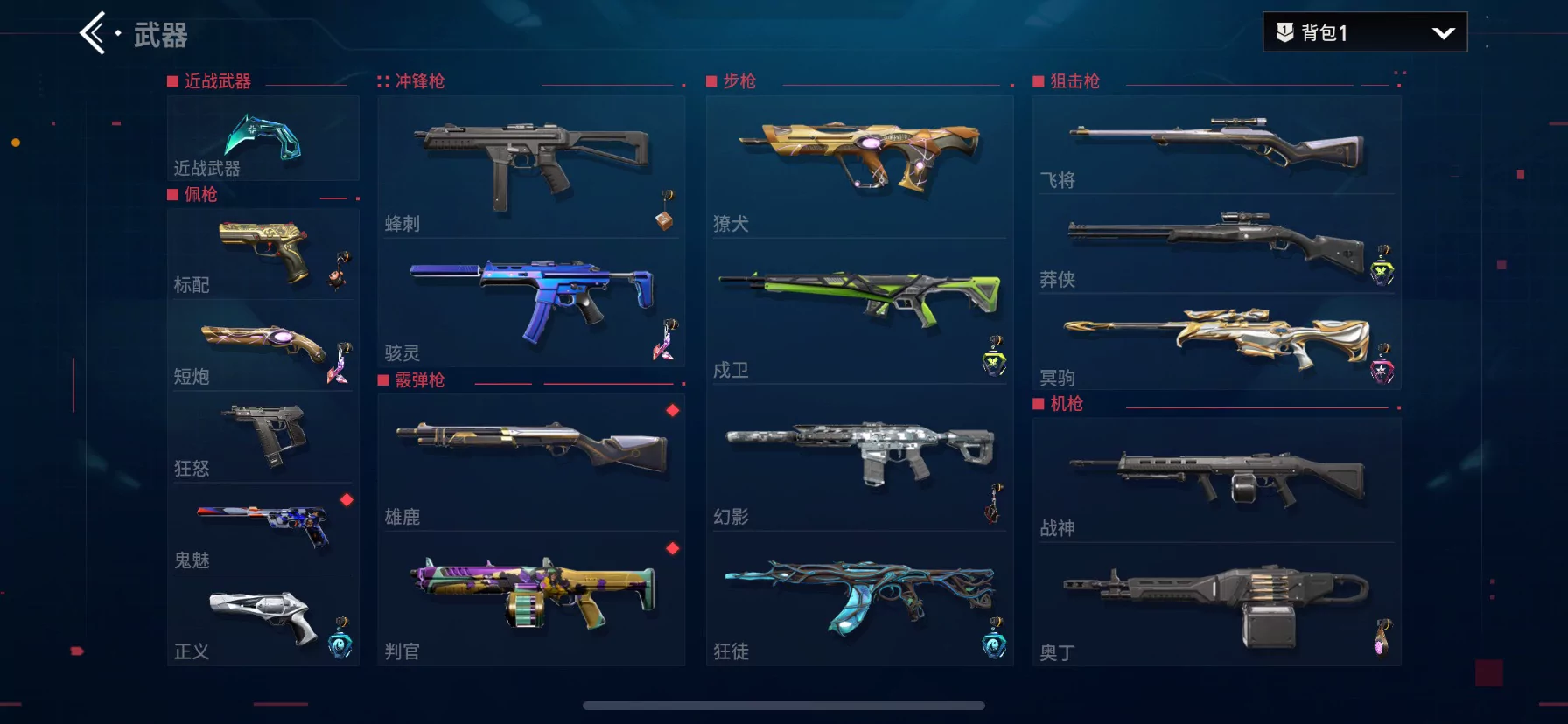Screen dimensions: 1568x724
Task: Choose the 幻影 camo rifle
Action: (x=859, y=456)
